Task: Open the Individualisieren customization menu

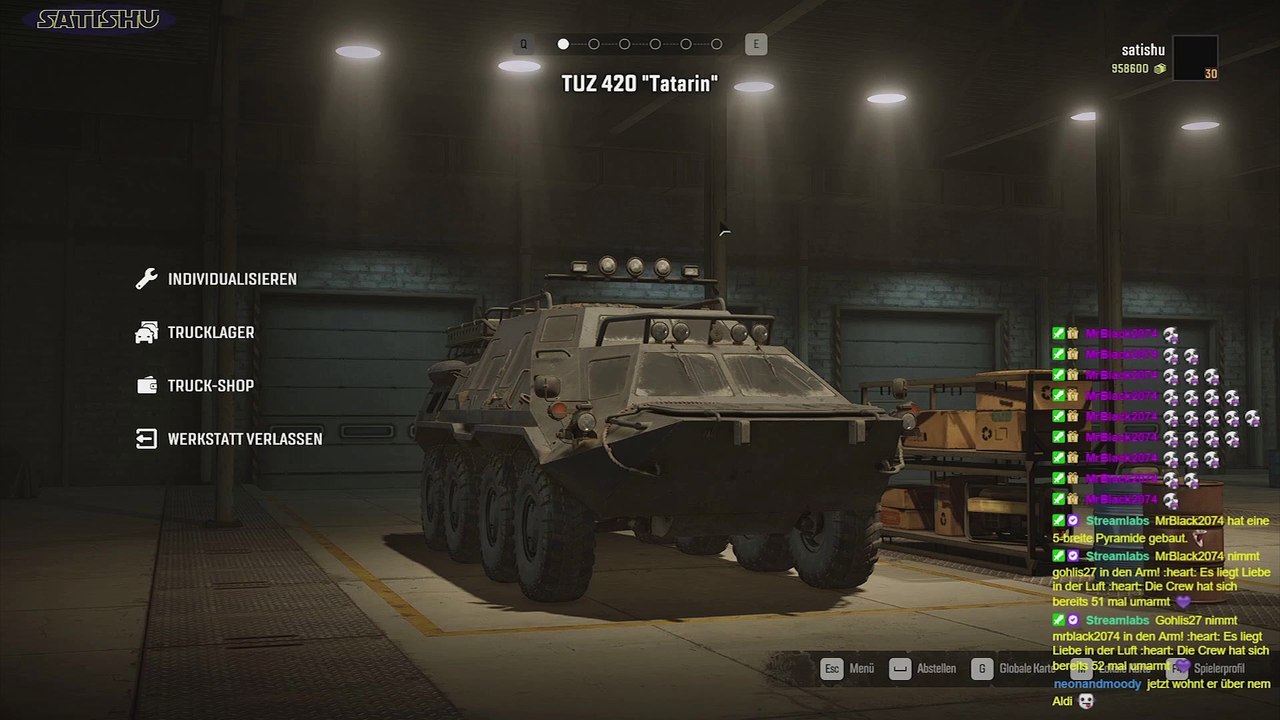Action: pyautogui.click(x=231, y=279)
